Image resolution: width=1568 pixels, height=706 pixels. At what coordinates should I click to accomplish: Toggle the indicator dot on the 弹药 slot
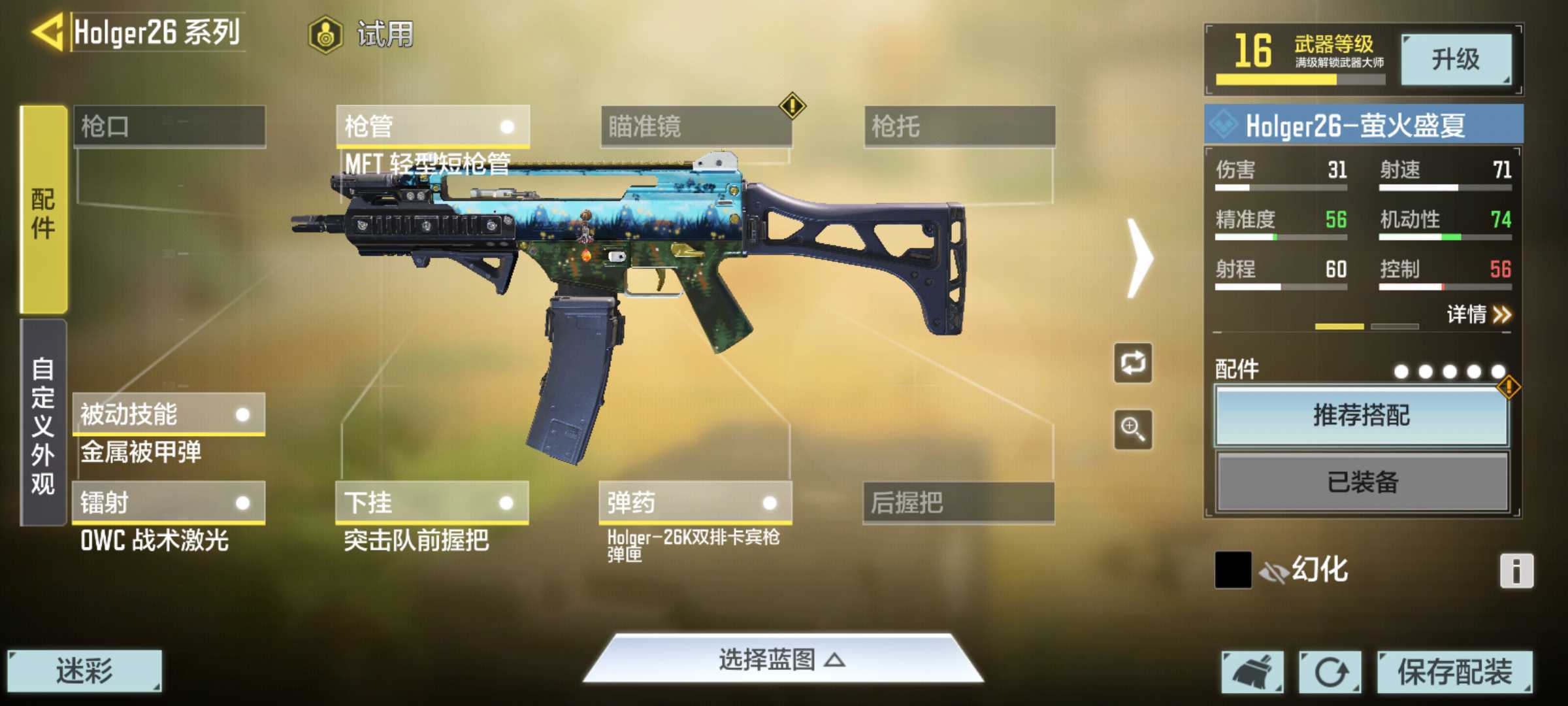click(x=770, y=504)
